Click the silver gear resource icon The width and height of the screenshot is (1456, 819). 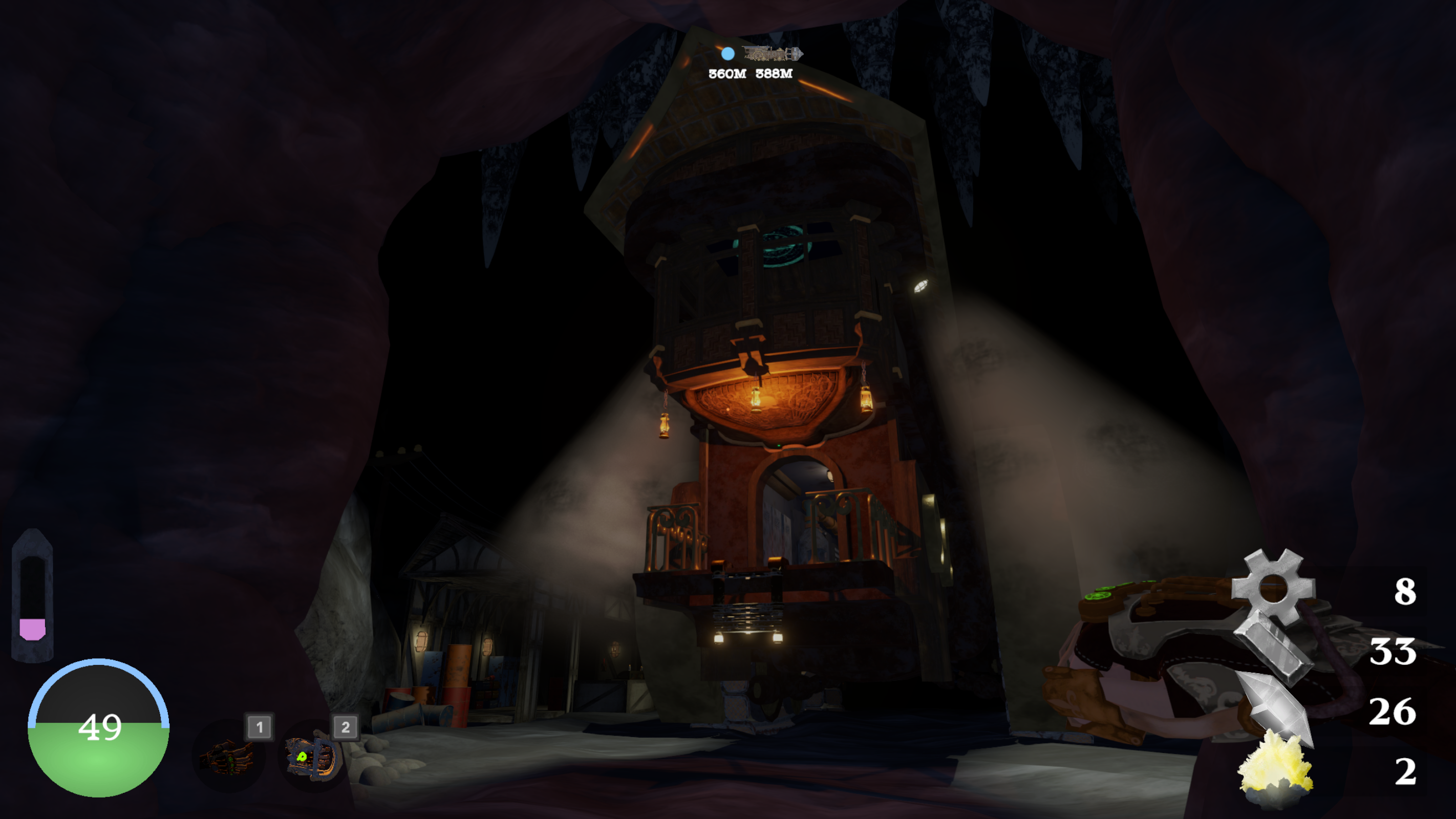point(1273,588)
